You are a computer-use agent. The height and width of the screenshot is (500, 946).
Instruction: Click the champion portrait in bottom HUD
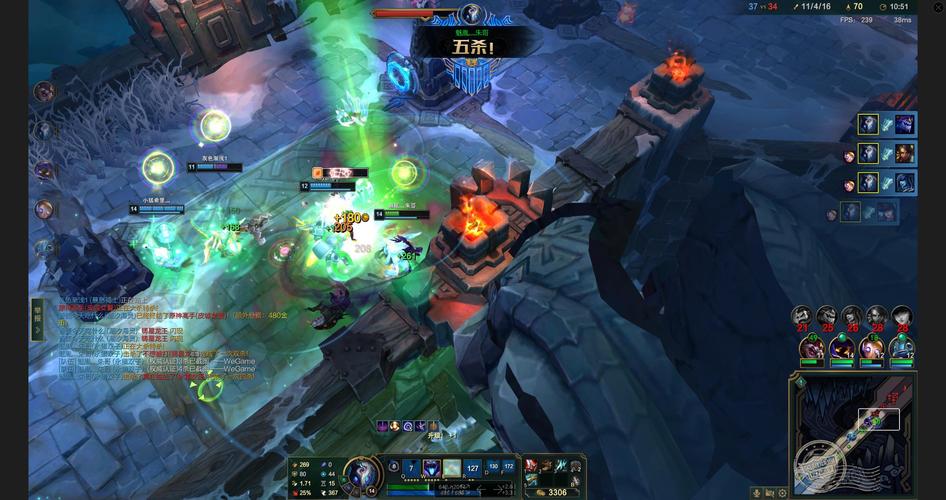tap(360, 472)
